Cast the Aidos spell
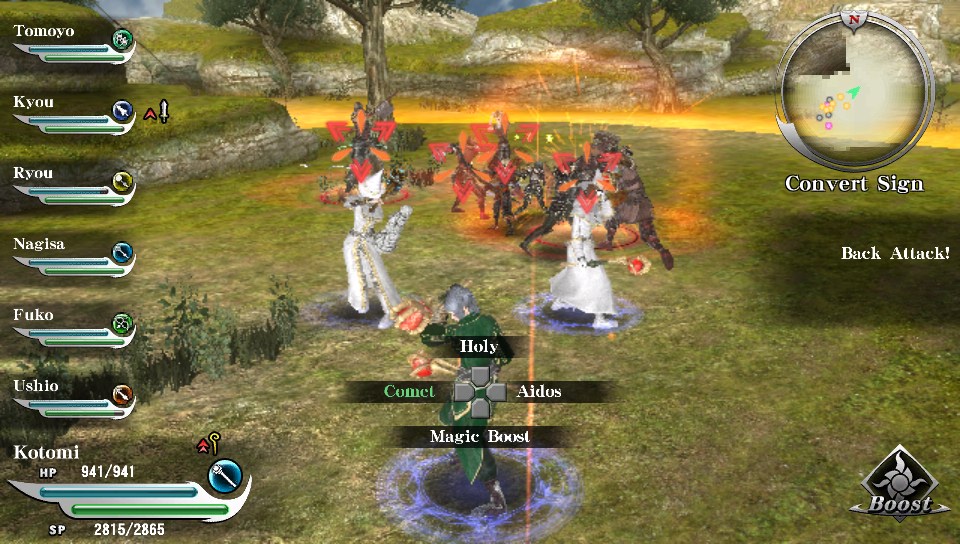This screenshot has width=960, height=544. (x=539, y=391)
